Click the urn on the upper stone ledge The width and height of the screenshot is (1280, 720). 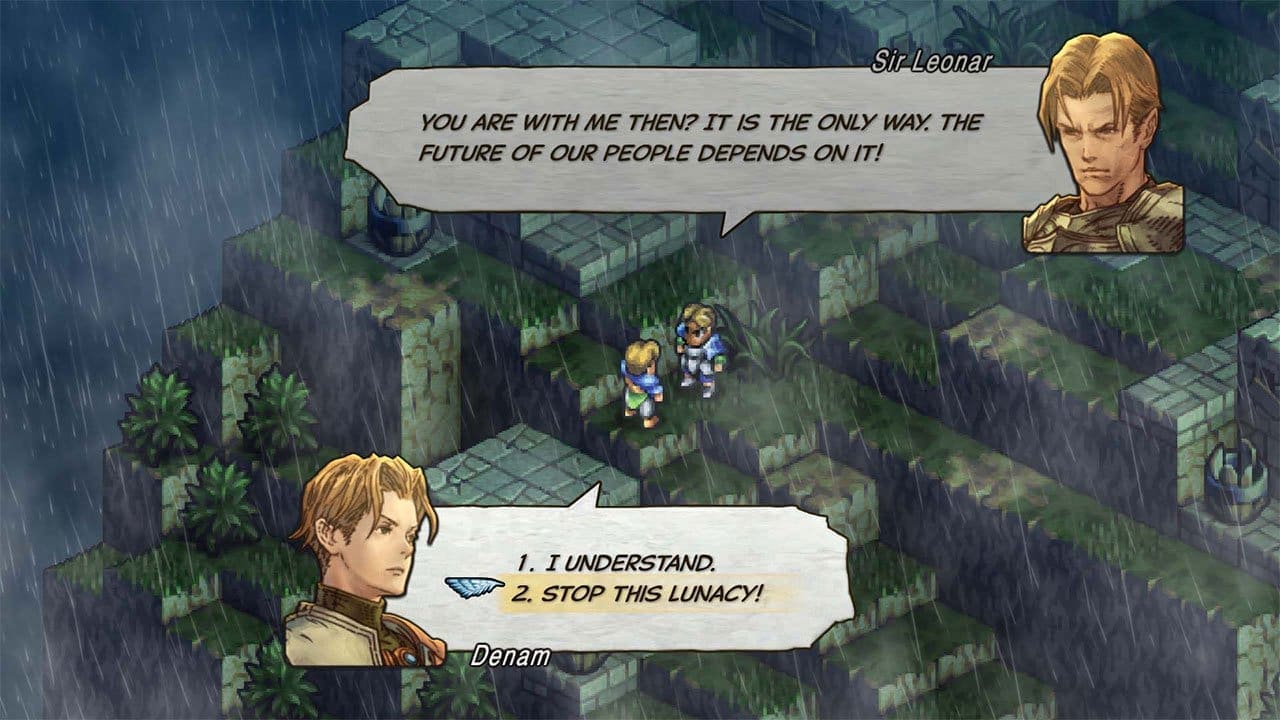[395, 230]
